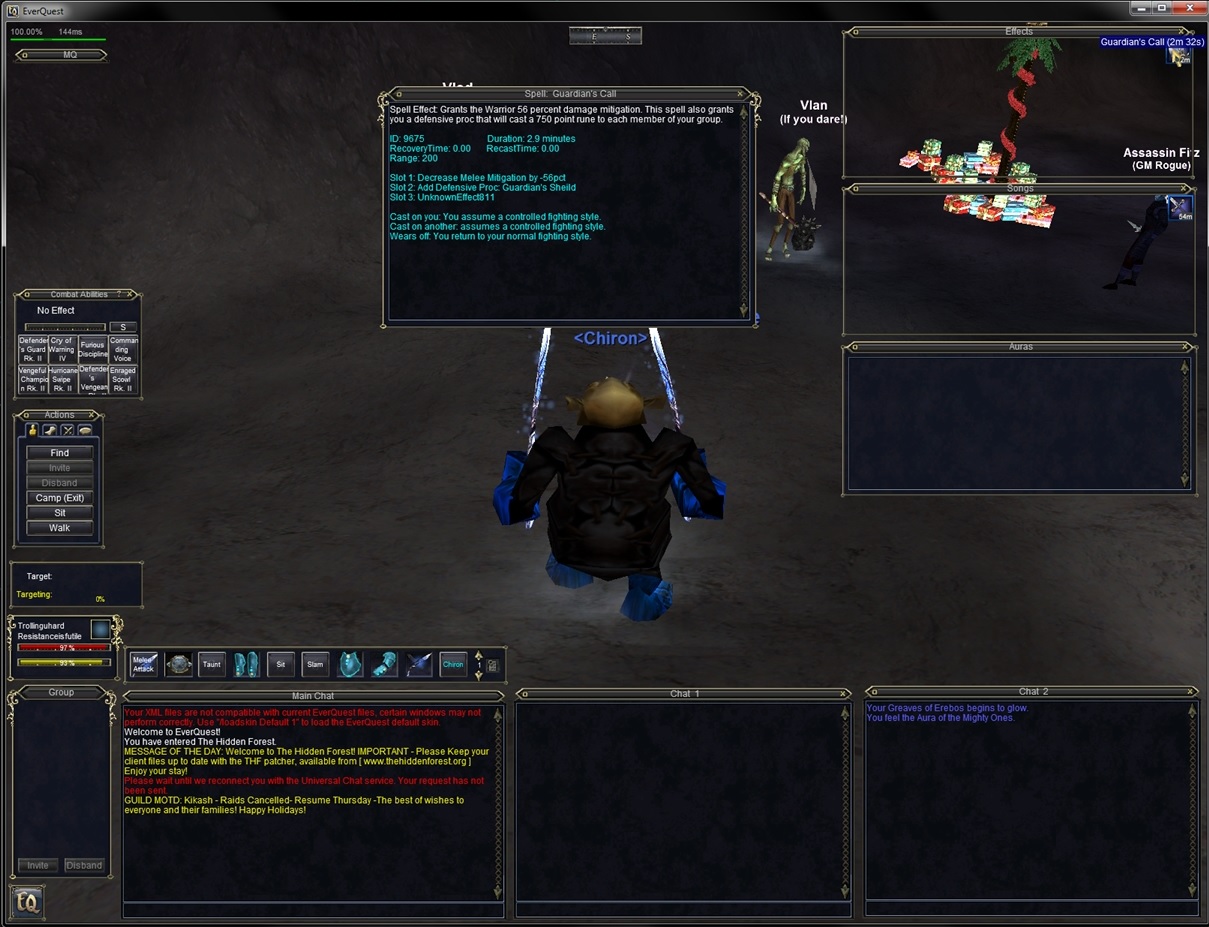
Task: Close the Combat Abilities window
Action: [132, 295]
